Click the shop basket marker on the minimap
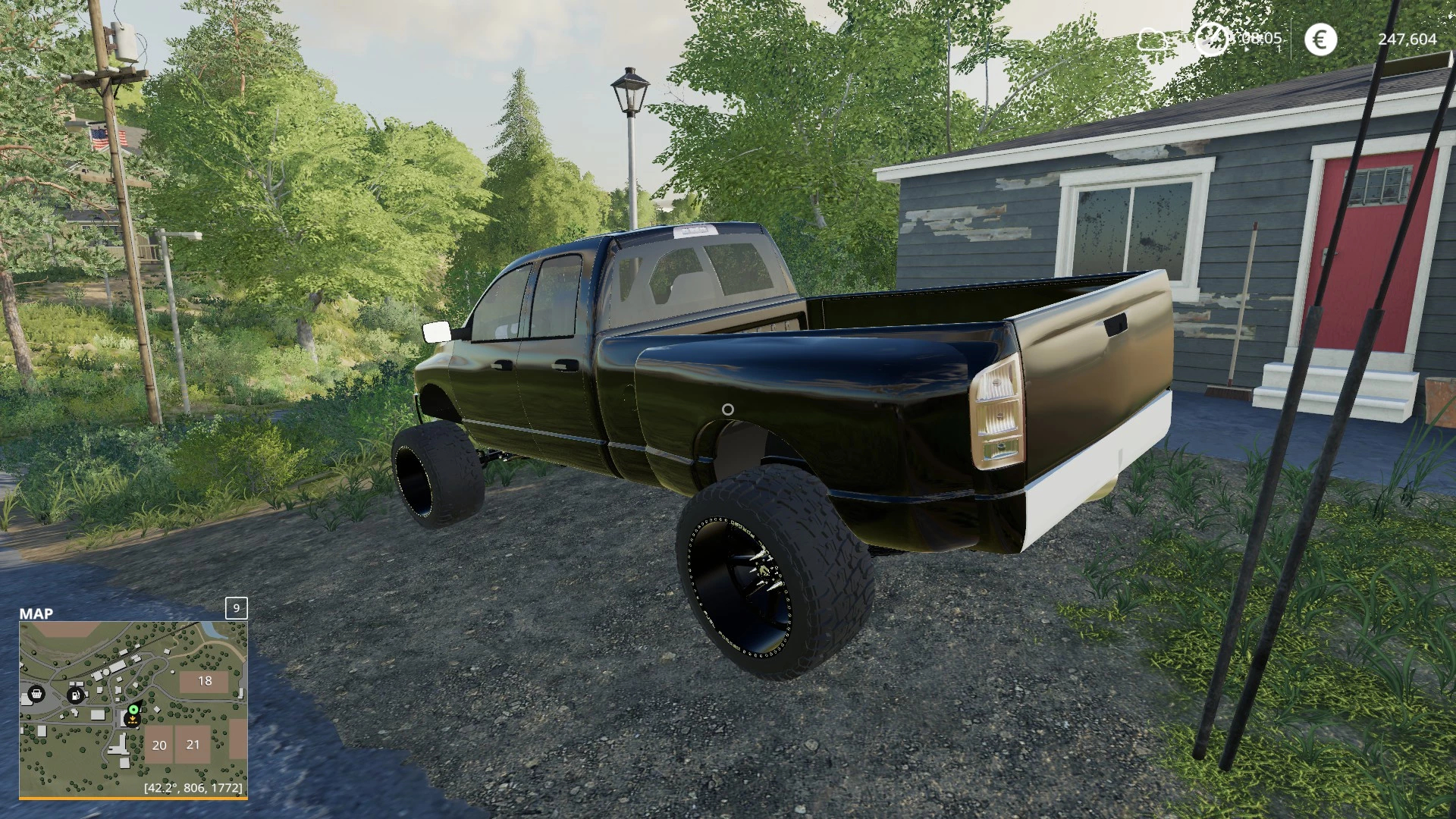The width and height of the screenshot is (1456, 819). 35,693
